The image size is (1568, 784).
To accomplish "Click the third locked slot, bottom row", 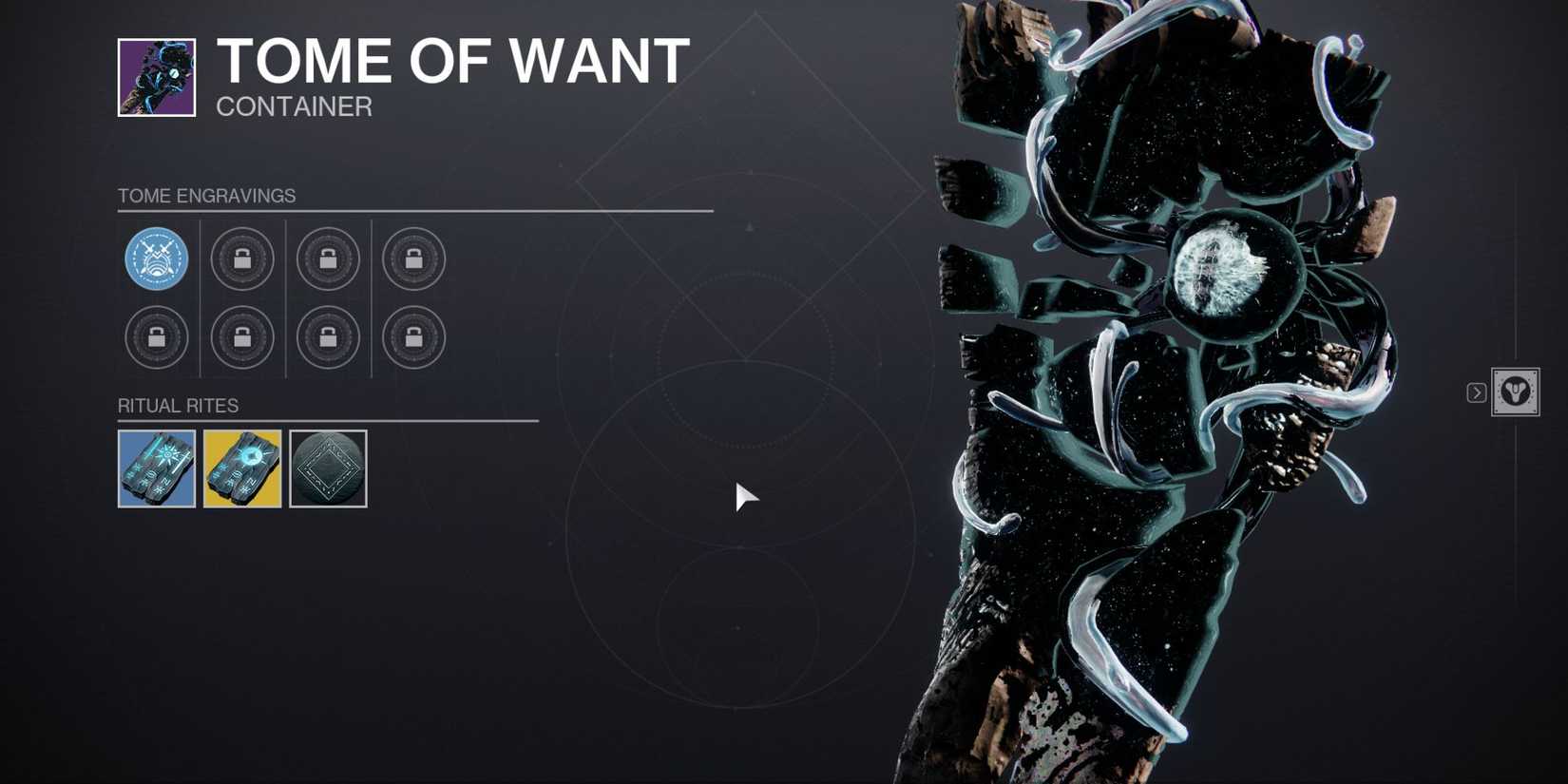I will coord(328,337).
